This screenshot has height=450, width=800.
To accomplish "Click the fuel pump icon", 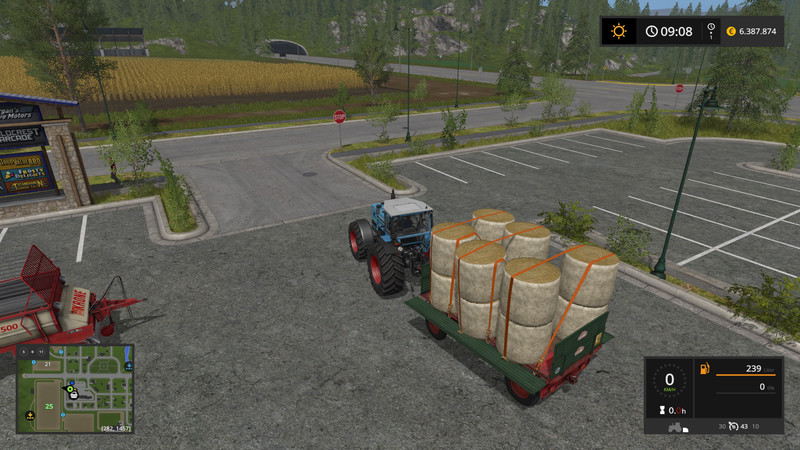I will (x=704, y=370).
